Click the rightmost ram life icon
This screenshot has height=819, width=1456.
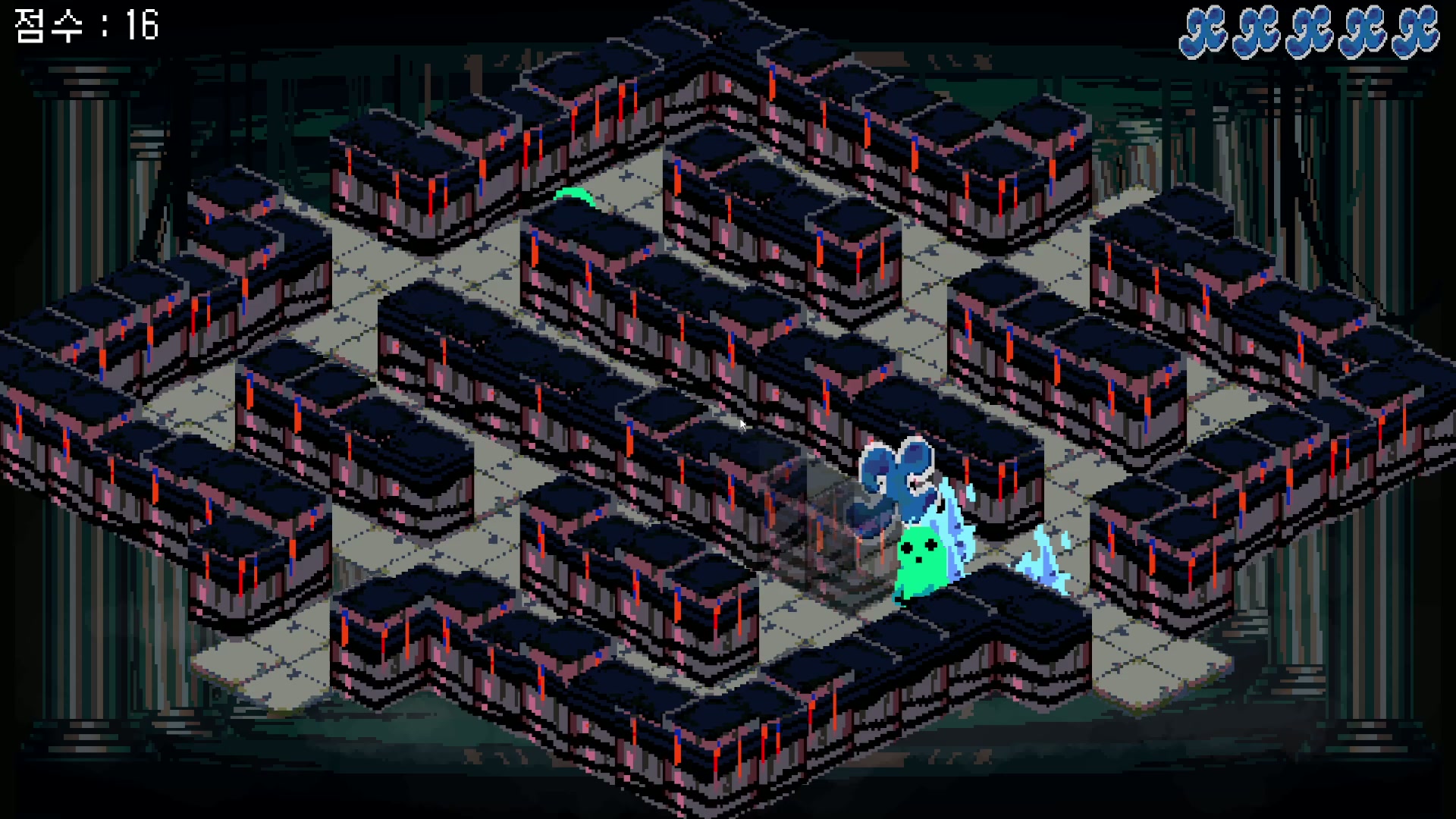(x=1412, y=32)
